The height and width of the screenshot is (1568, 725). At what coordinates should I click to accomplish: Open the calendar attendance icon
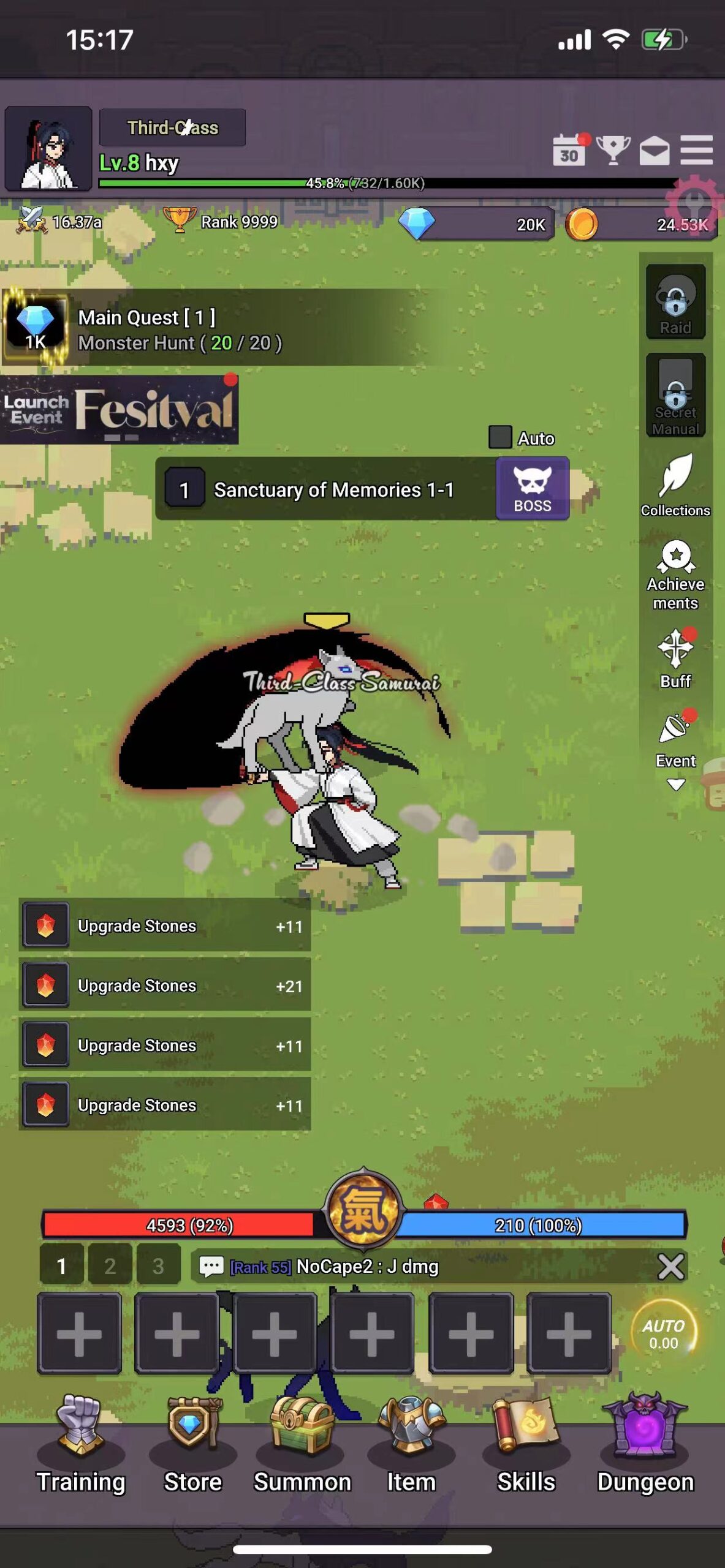(x=569, y=151)
